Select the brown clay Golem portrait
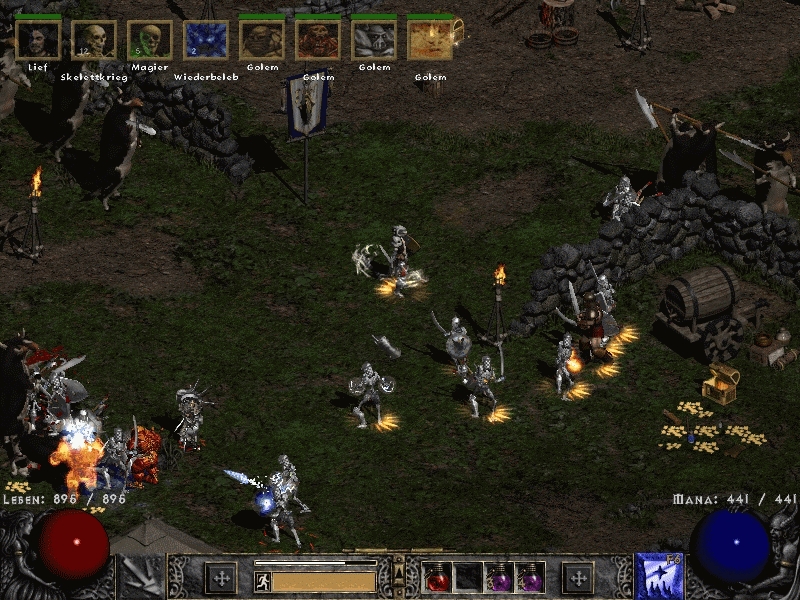The image size is (800, 600). (262, 40)
